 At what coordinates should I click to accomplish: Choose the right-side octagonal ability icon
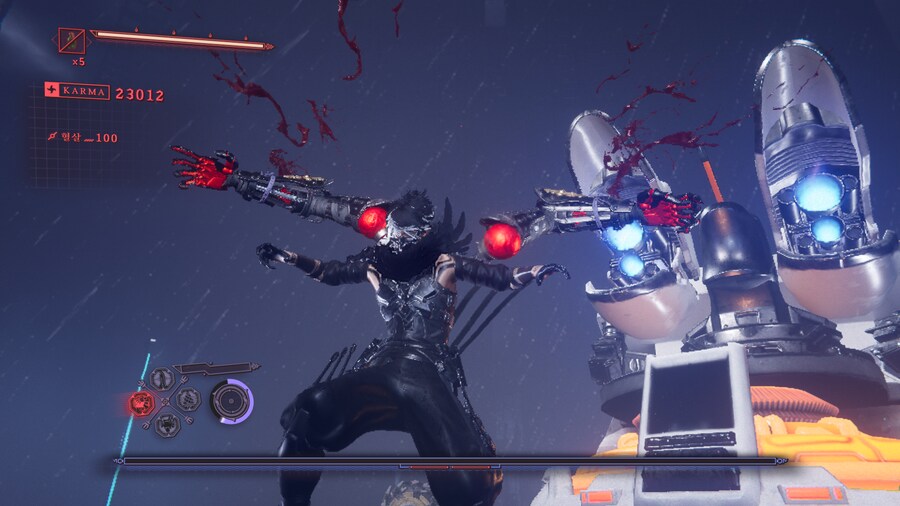tap(187, 400)
